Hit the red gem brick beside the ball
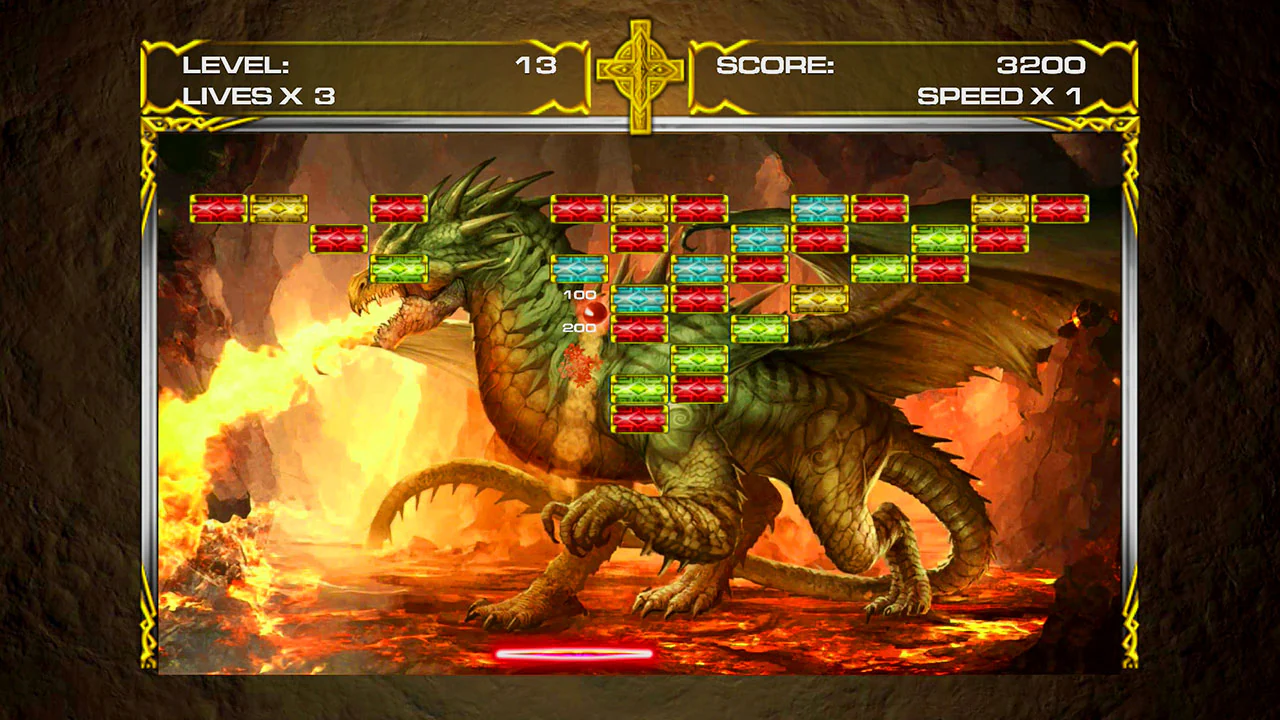Viewport: 1280px width, 720px height. [x=638, y=326]
